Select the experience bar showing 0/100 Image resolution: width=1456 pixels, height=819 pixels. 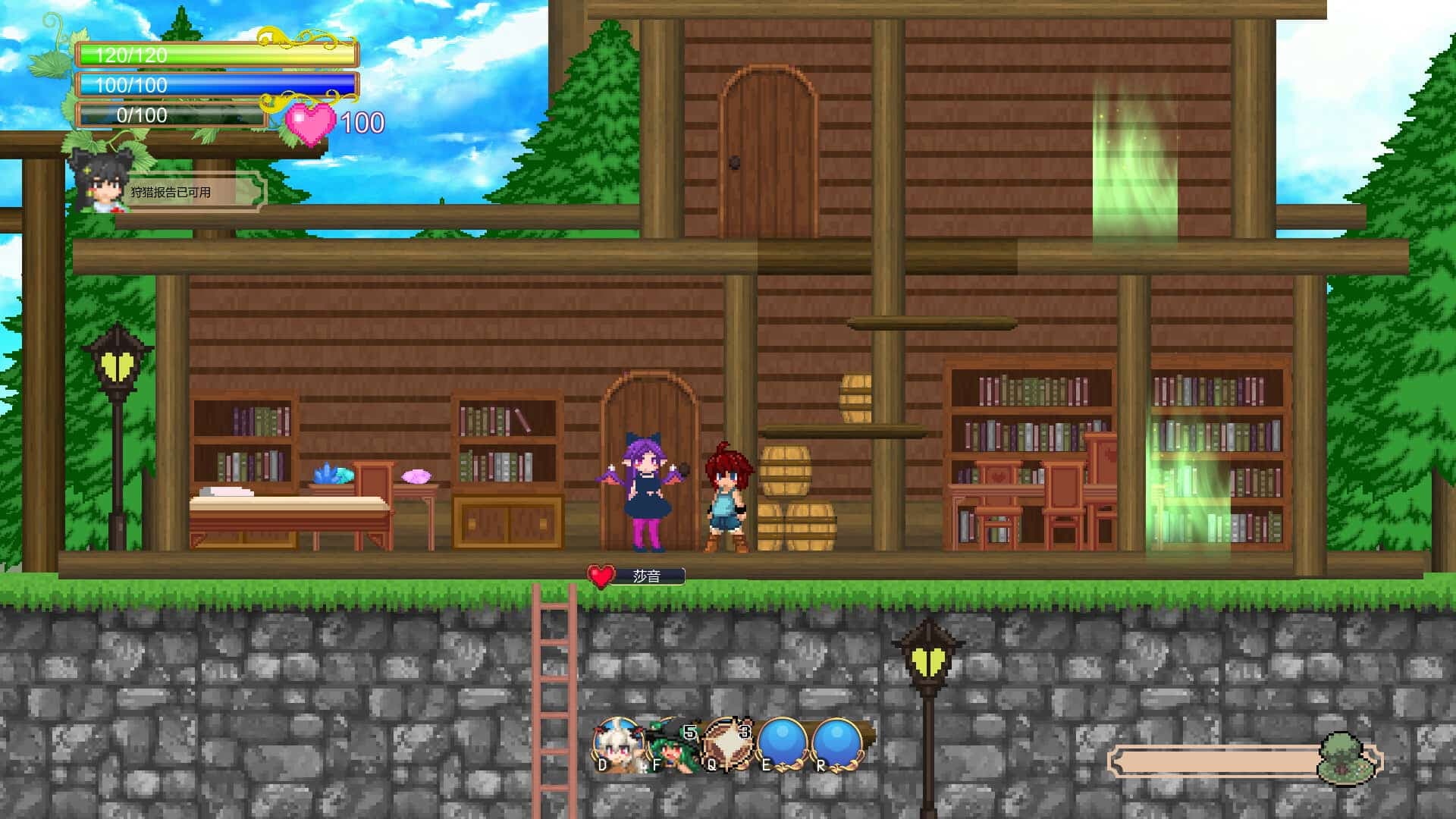(x=171, y=116)
